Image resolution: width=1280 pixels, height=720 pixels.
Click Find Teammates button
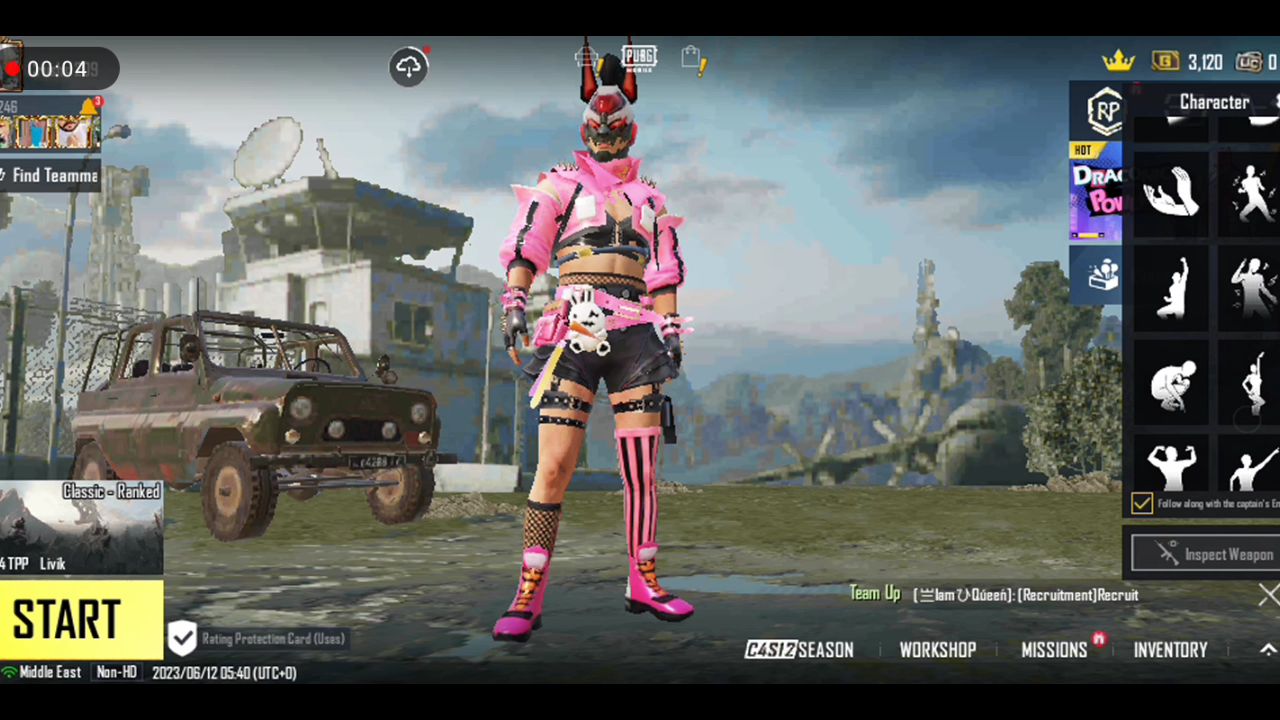click(50, 176)
